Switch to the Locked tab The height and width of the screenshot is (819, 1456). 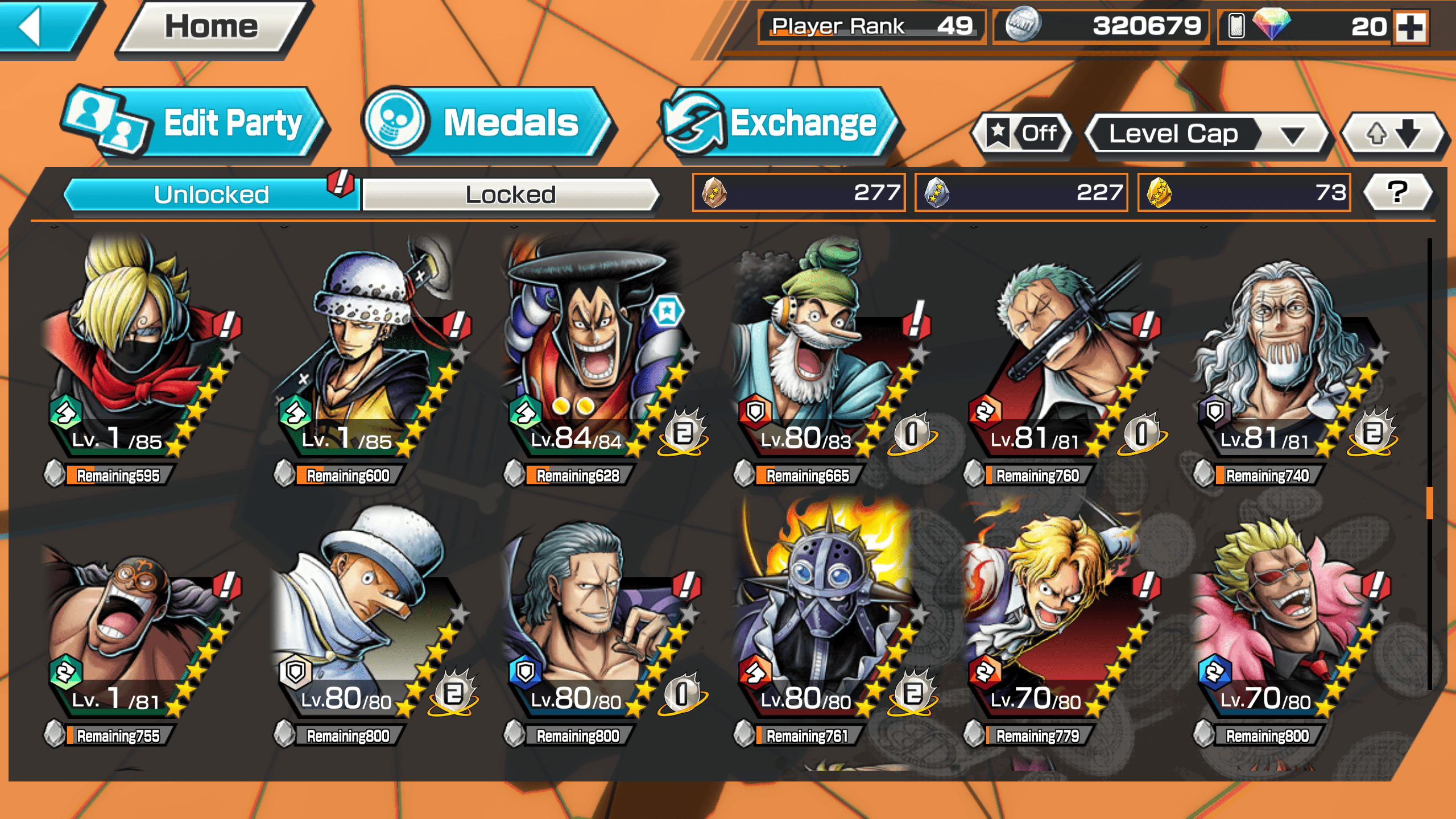coord(510,195)
